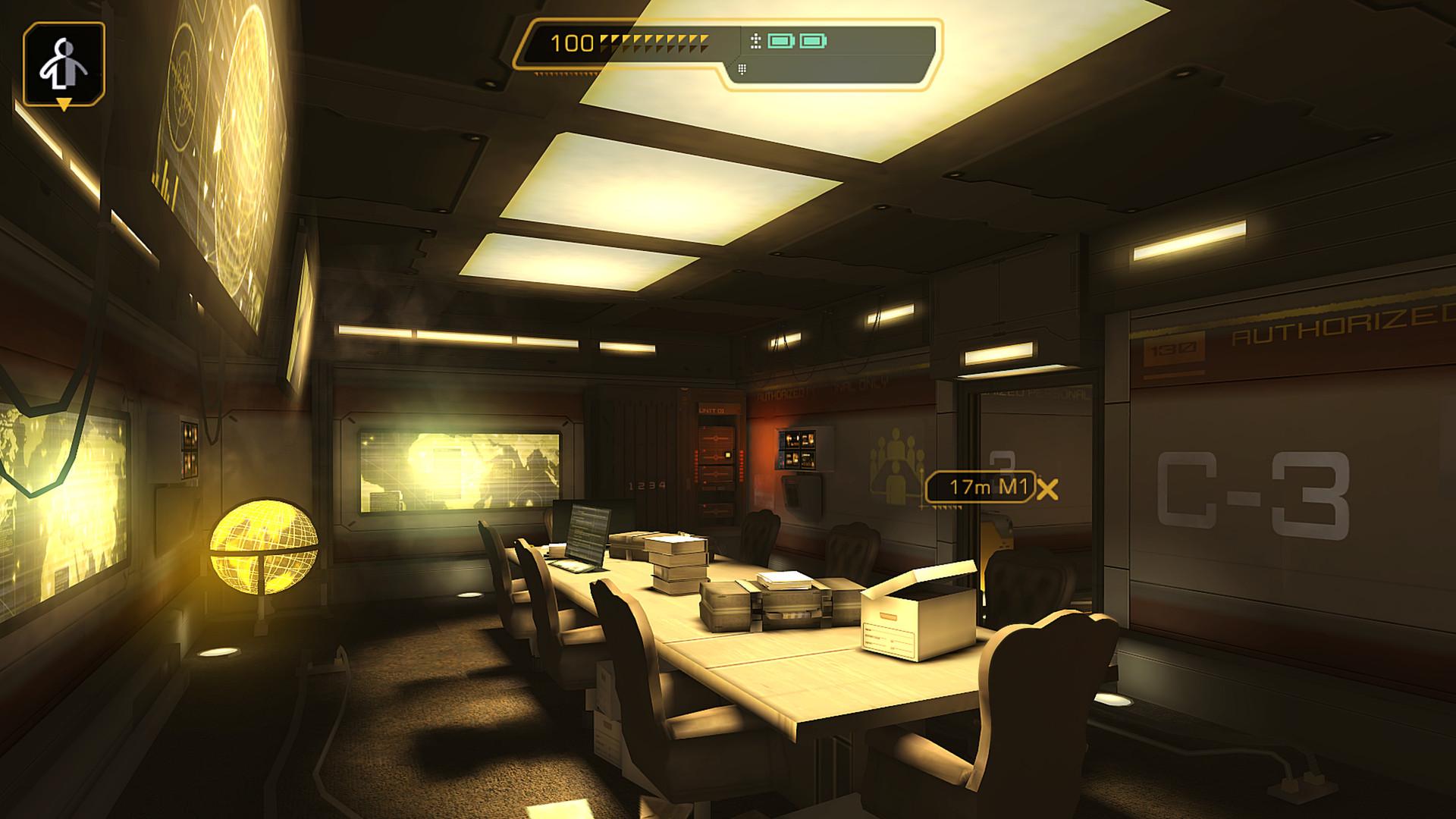Image resolution: width=1456 pixels, height=819 pixels.
Task: Select the laptop on the conference table
Action: 588,531
